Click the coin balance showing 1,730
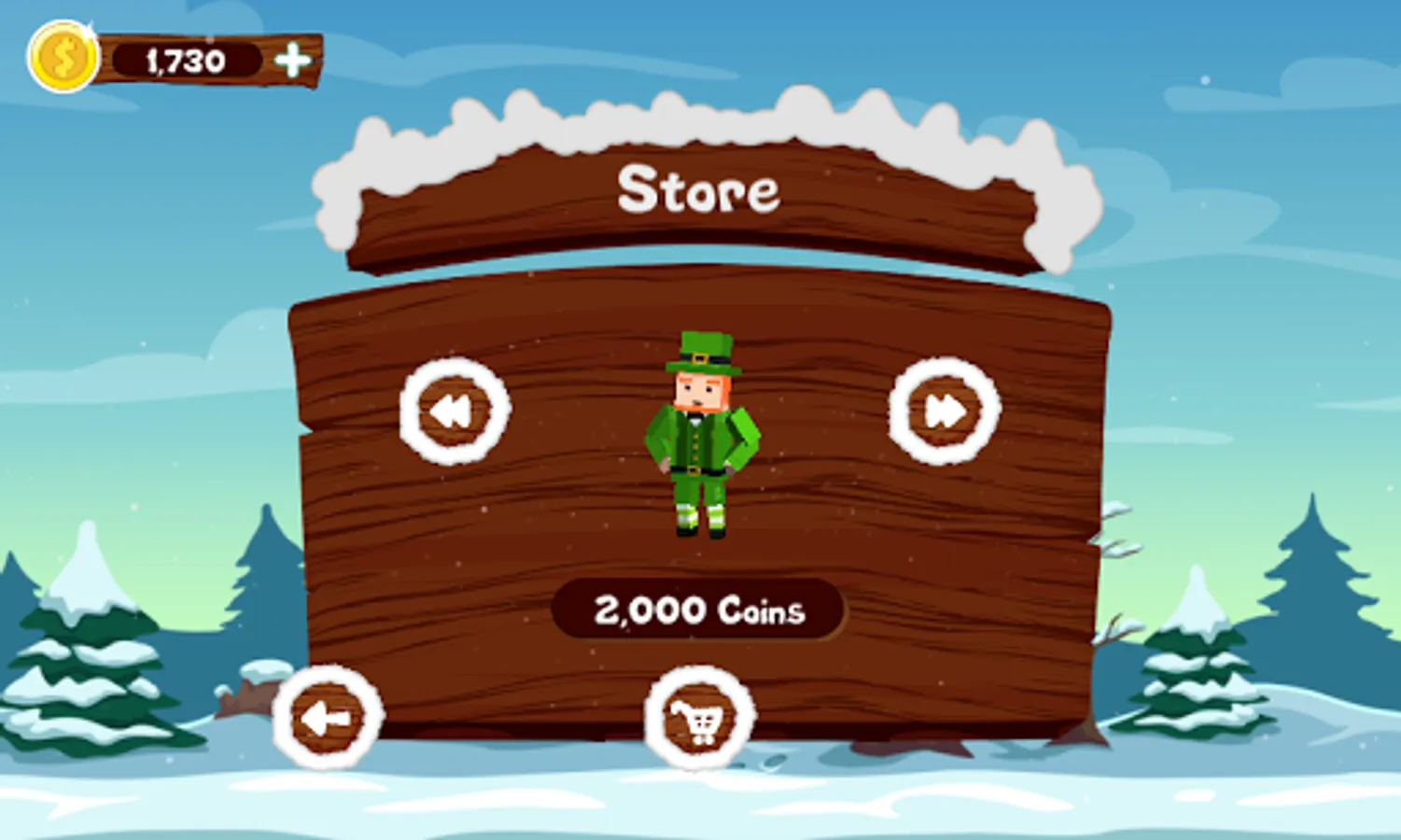The image size is (1401, 840). 185,59
